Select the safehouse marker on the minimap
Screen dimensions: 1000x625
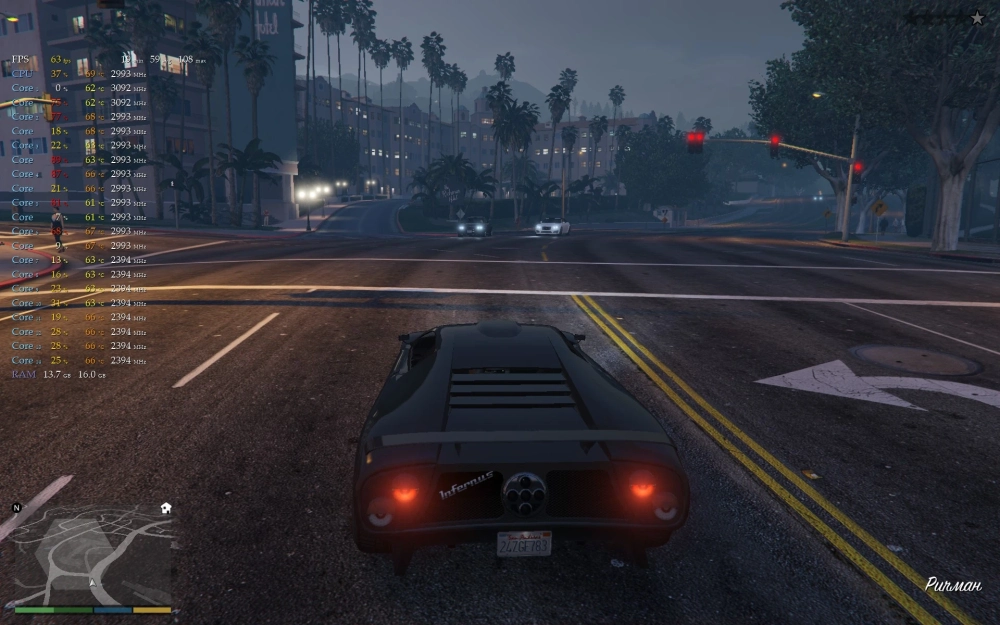click(x=165, y=508)
